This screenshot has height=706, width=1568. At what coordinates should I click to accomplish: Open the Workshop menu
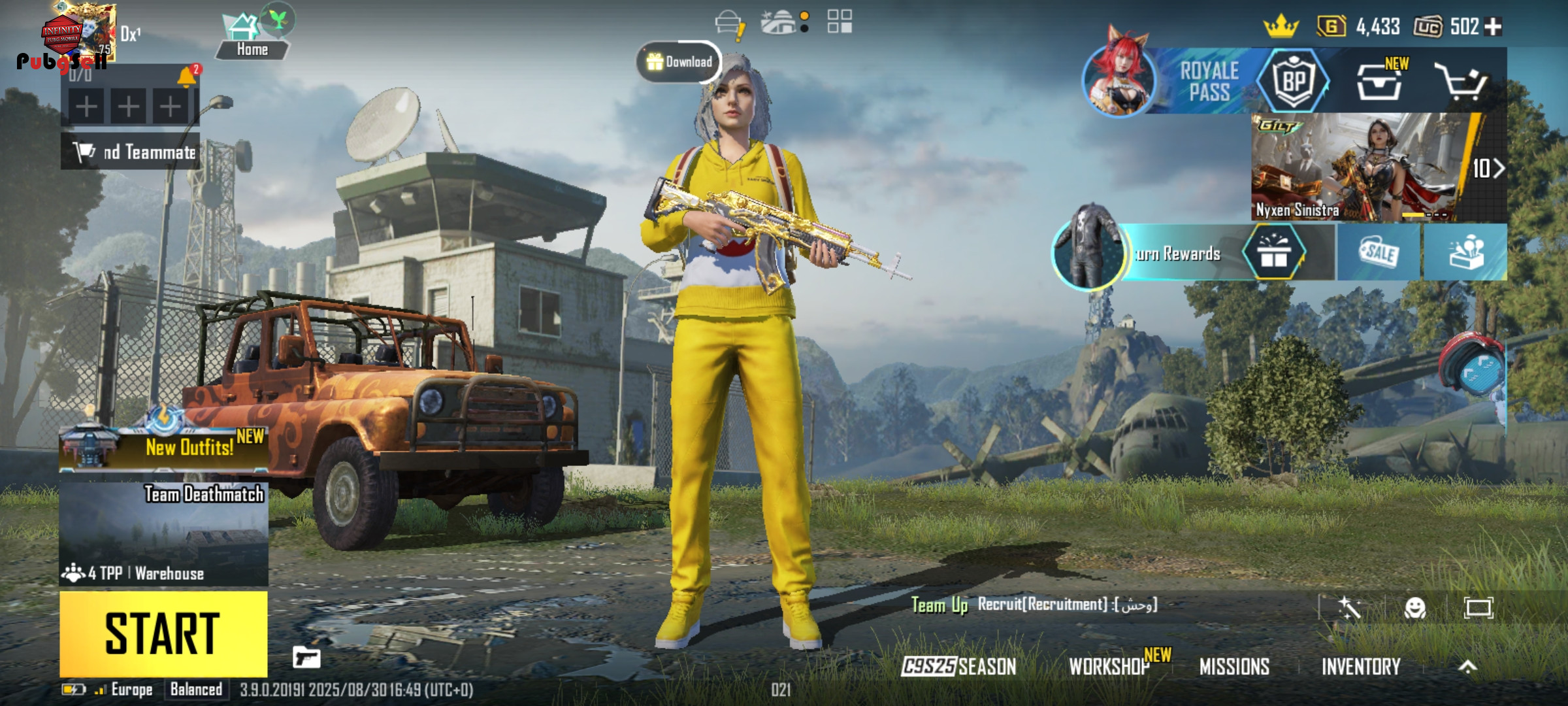click(x=1109, y=666)
